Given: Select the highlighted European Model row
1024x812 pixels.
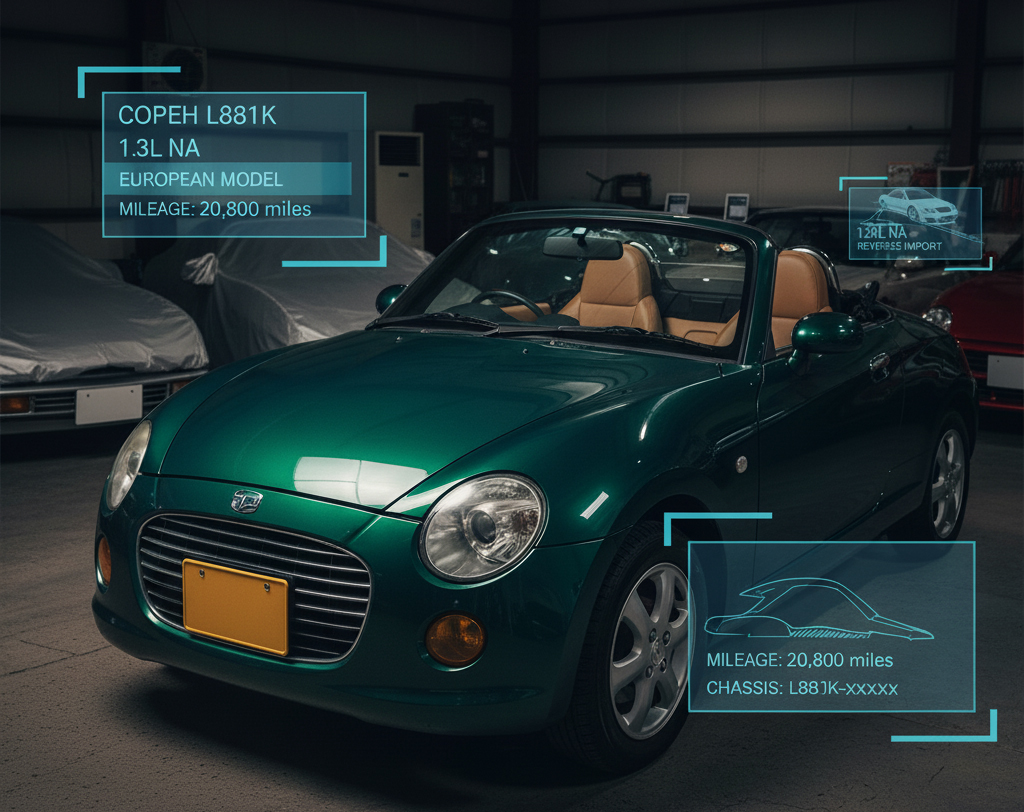Looking at the screenshot, I should tap(227, 180).
